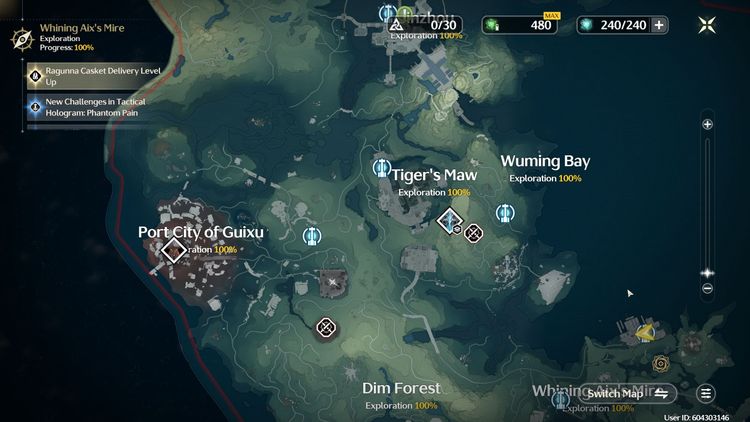750x422 pixels.
Task: Zoom out the map with minus button
Action: click(x=707, y=289)
